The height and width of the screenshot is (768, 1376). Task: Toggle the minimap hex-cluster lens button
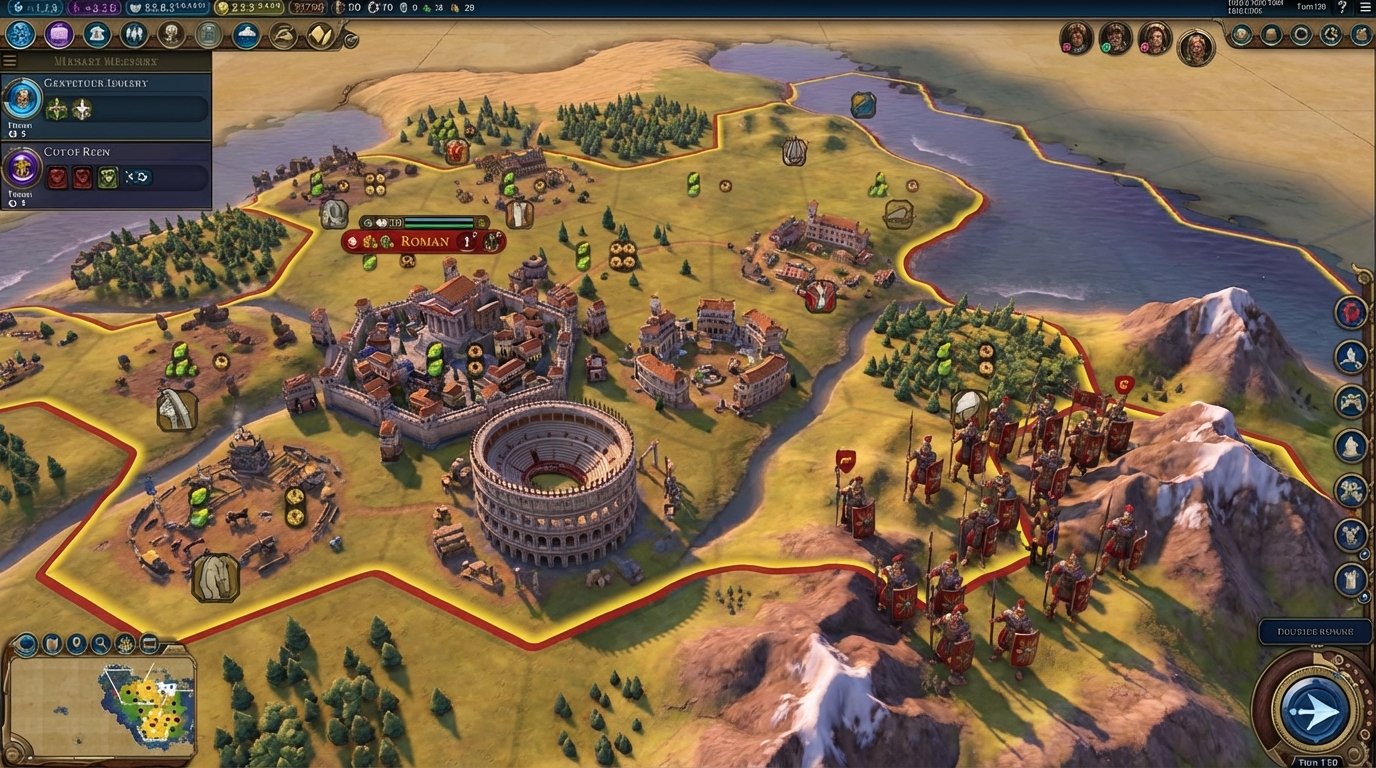point(125,644)
